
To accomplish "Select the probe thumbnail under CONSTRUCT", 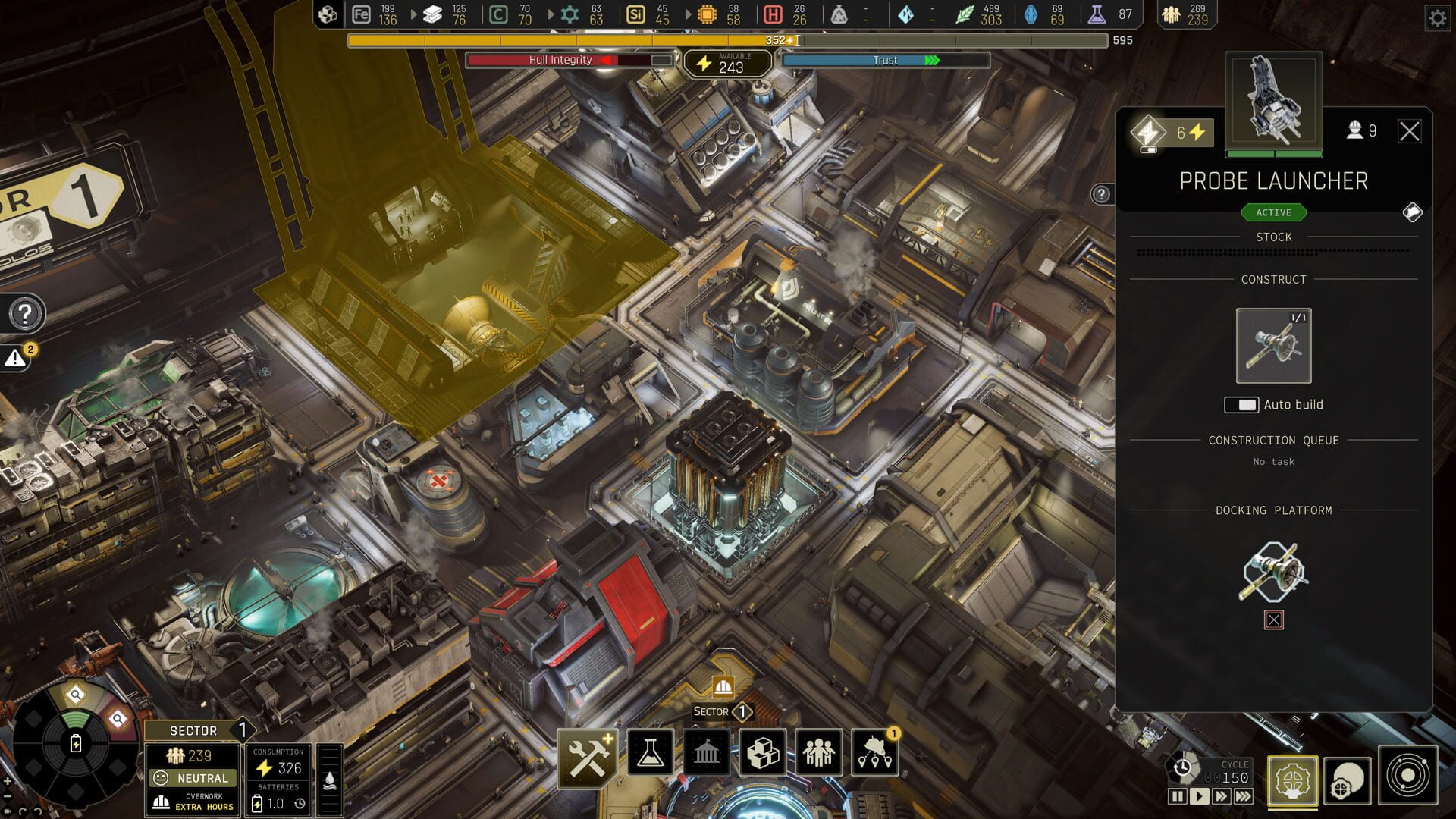I will [x=1272, y=346].
